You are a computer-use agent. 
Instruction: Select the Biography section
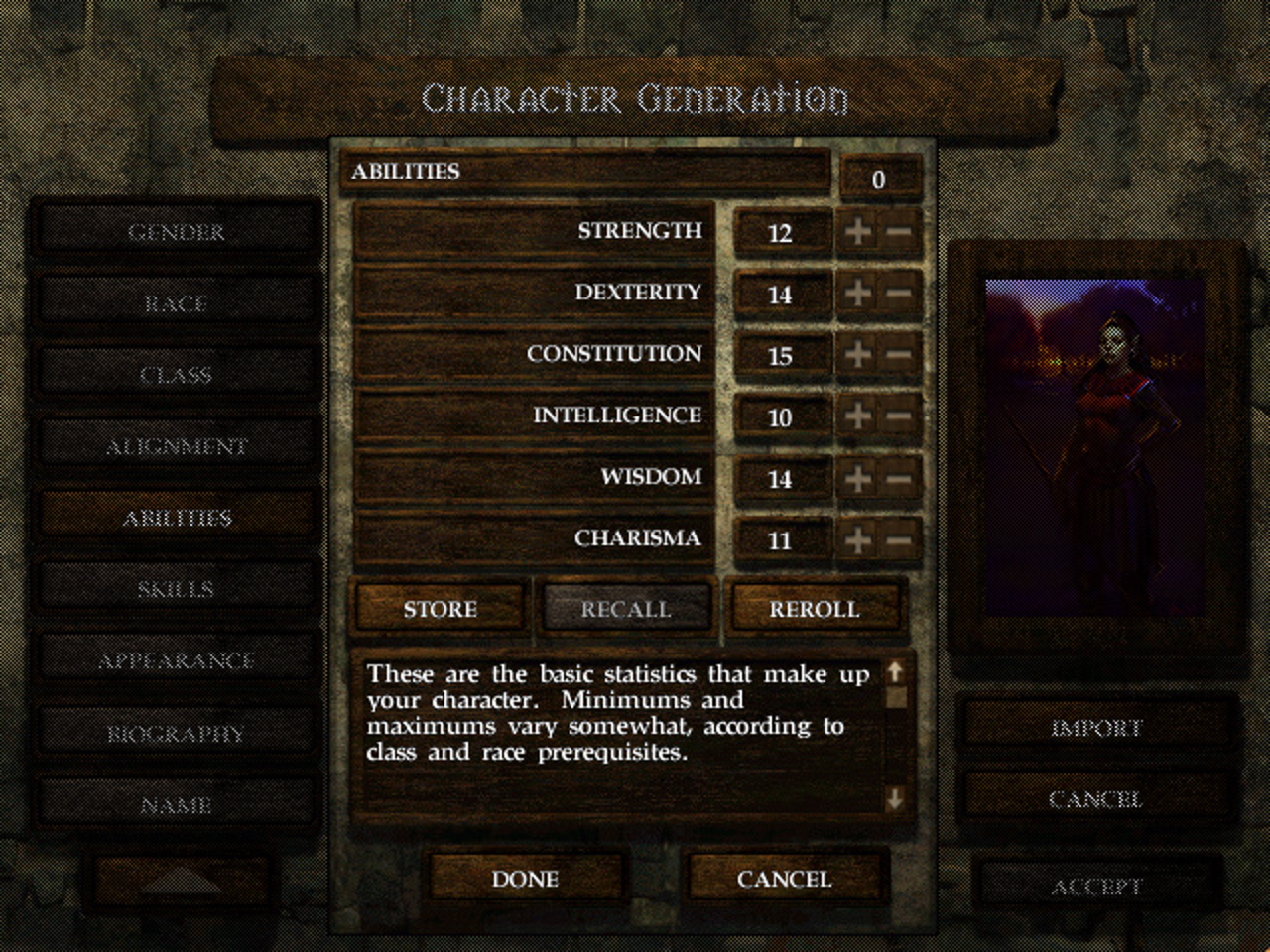tap(177, 732)
